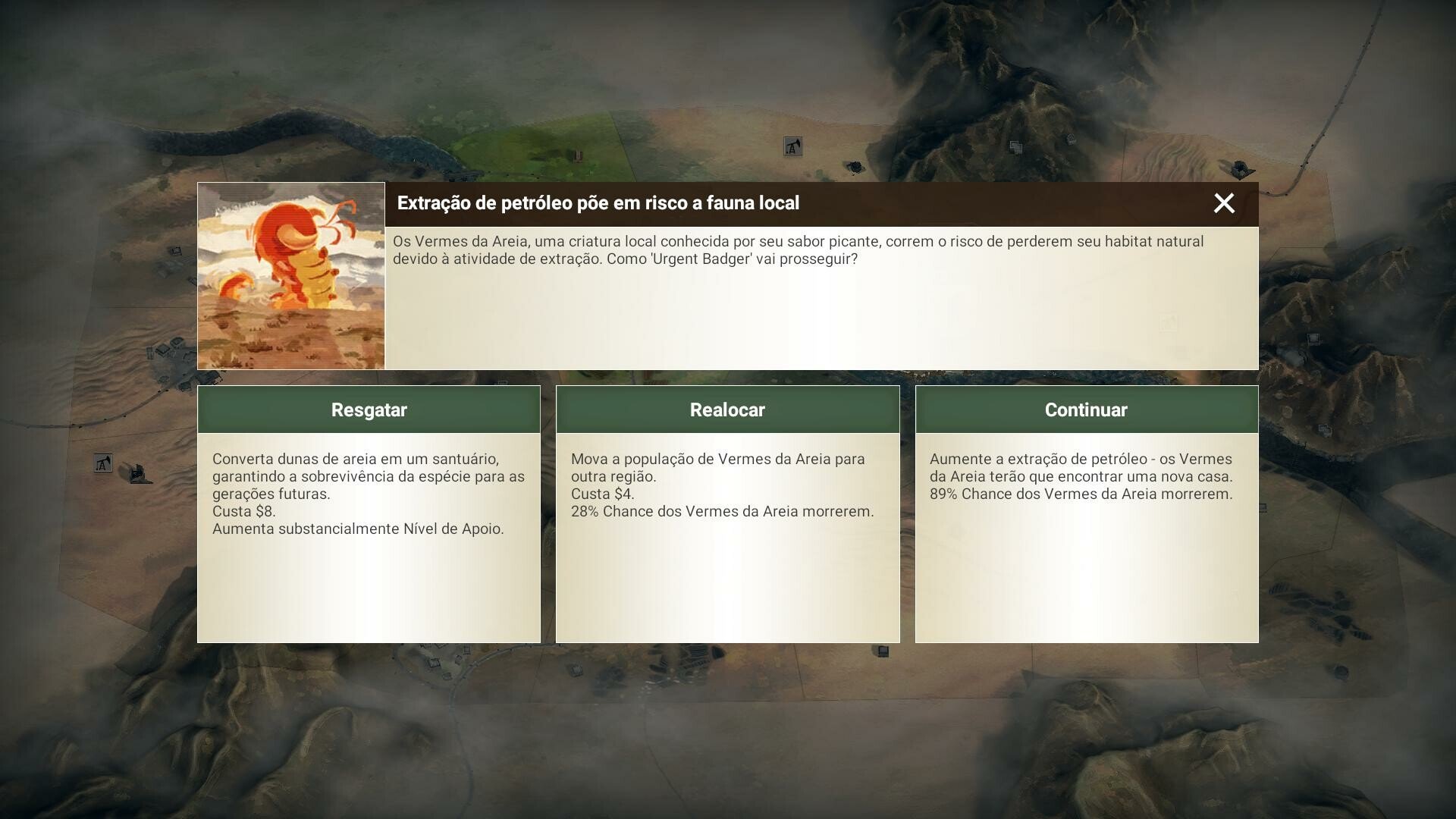The width and height of the screenshot is (1456, 819).
Task: Select the pumpjack marker above the dialog
Action: [793, 147]
